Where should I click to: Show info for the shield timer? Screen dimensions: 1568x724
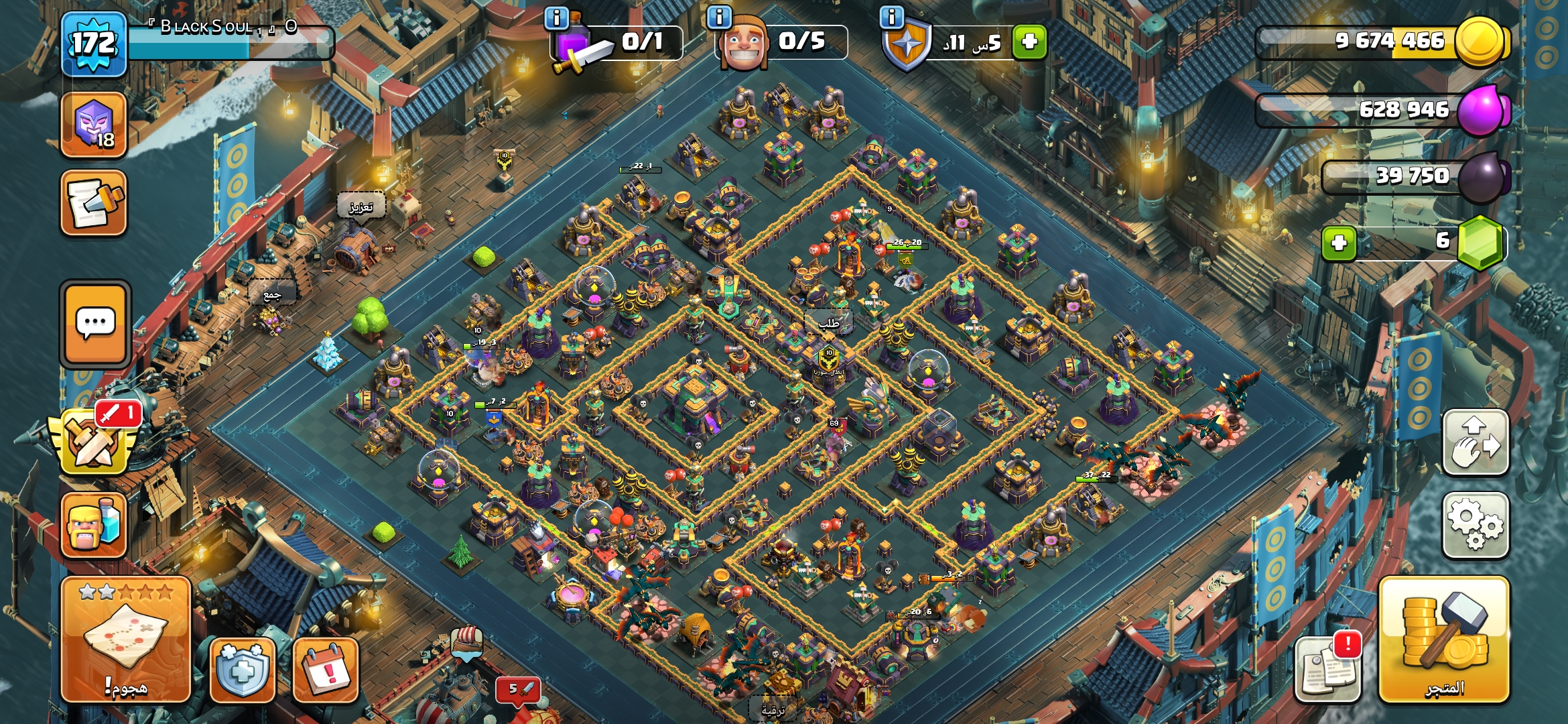click(892, 17)
